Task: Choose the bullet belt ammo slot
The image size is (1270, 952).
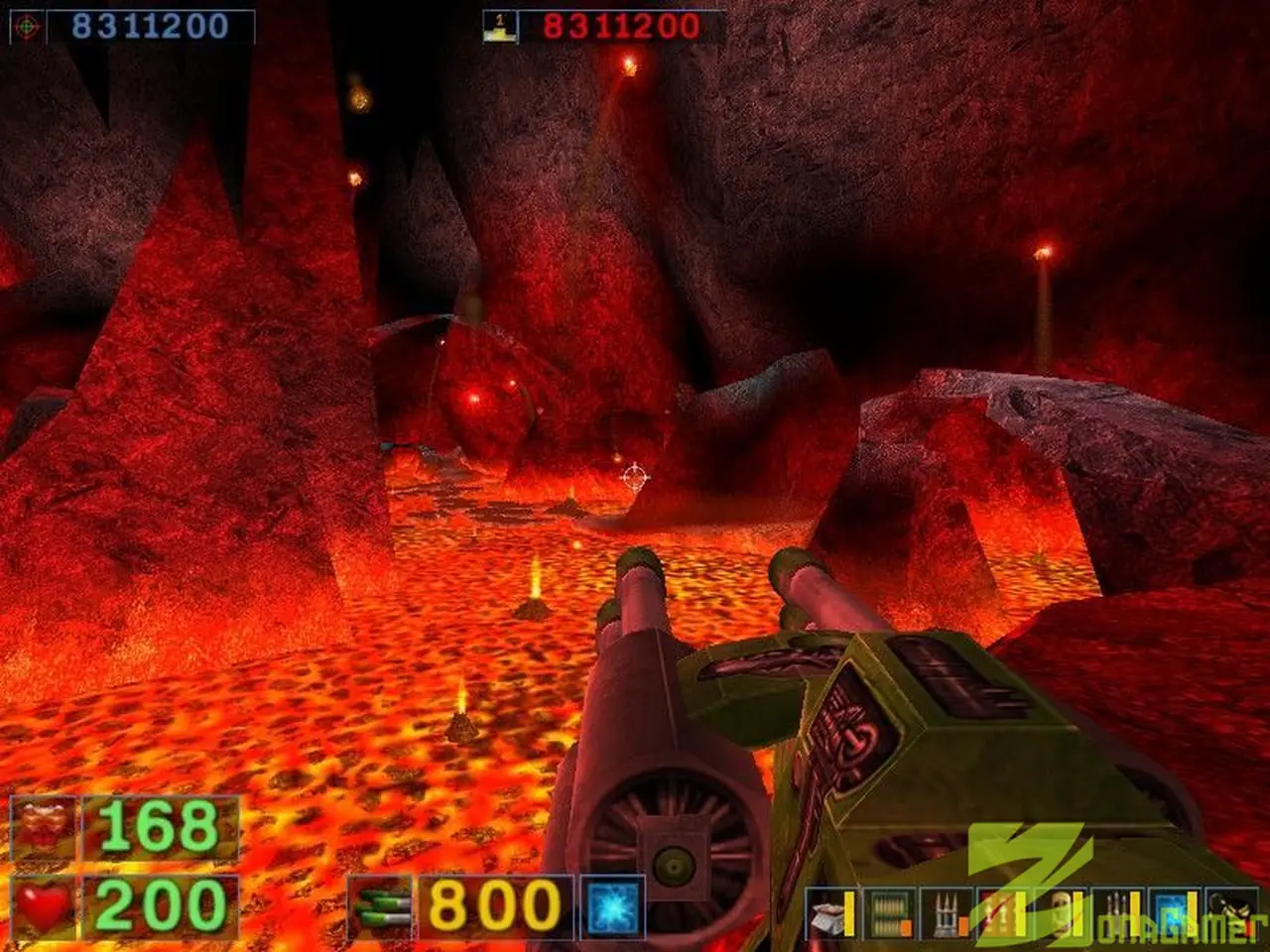Action: point(886,914)
